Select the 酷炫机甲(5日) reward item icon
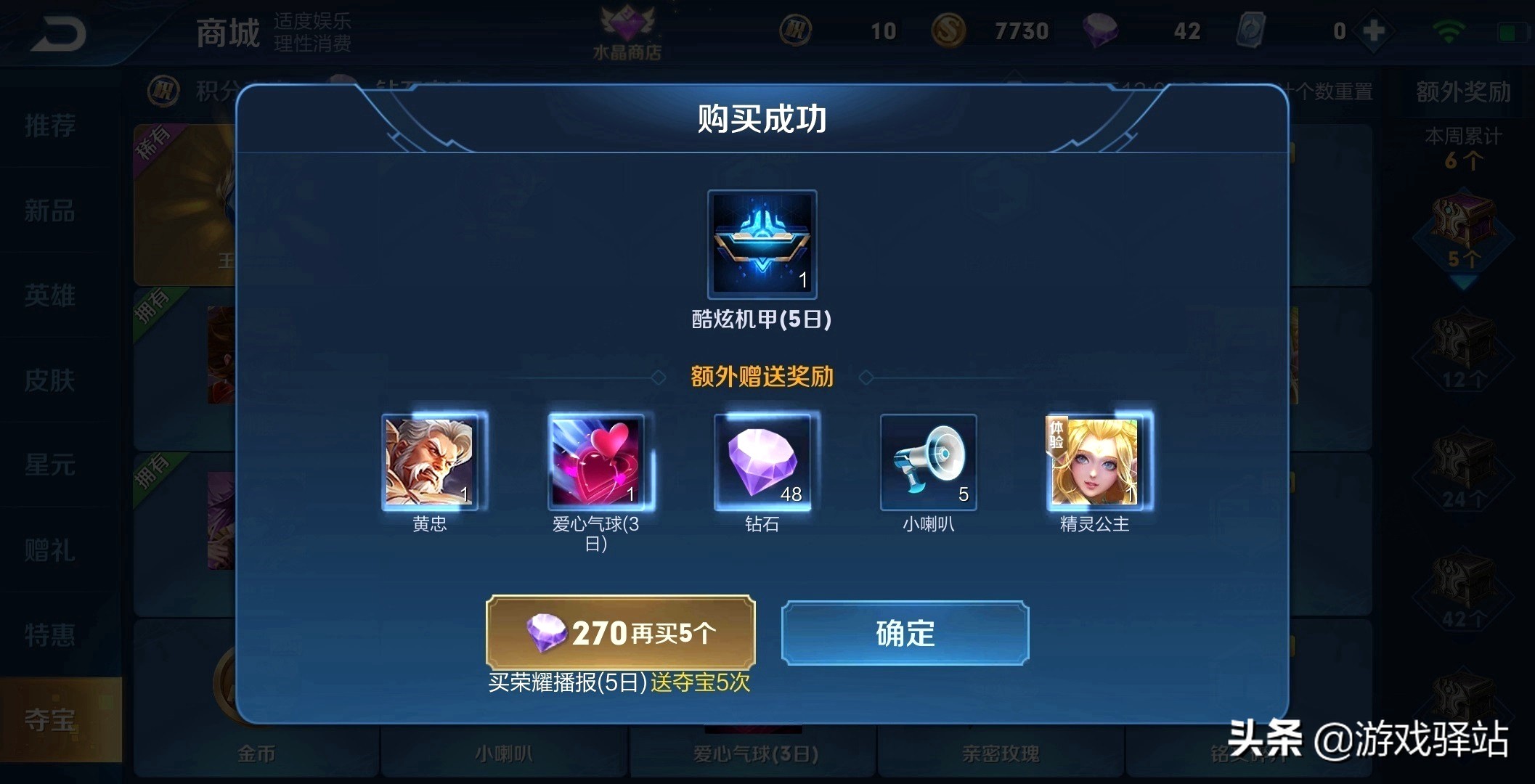The image size is (1535, 784). [761, 245]
